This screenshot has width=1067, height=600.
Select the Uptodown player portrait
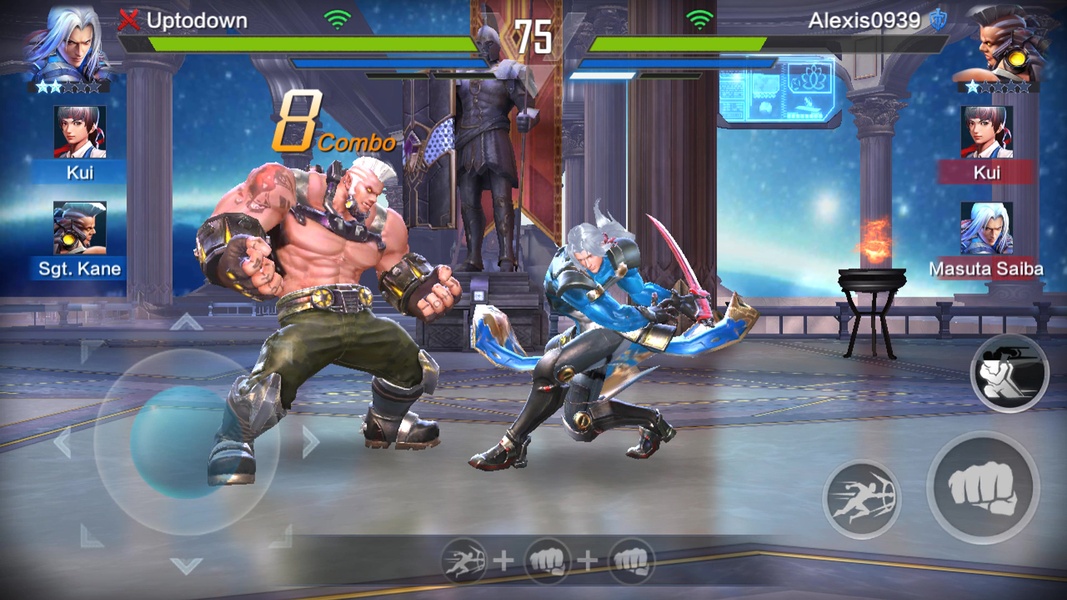click(x=67, y=42)
